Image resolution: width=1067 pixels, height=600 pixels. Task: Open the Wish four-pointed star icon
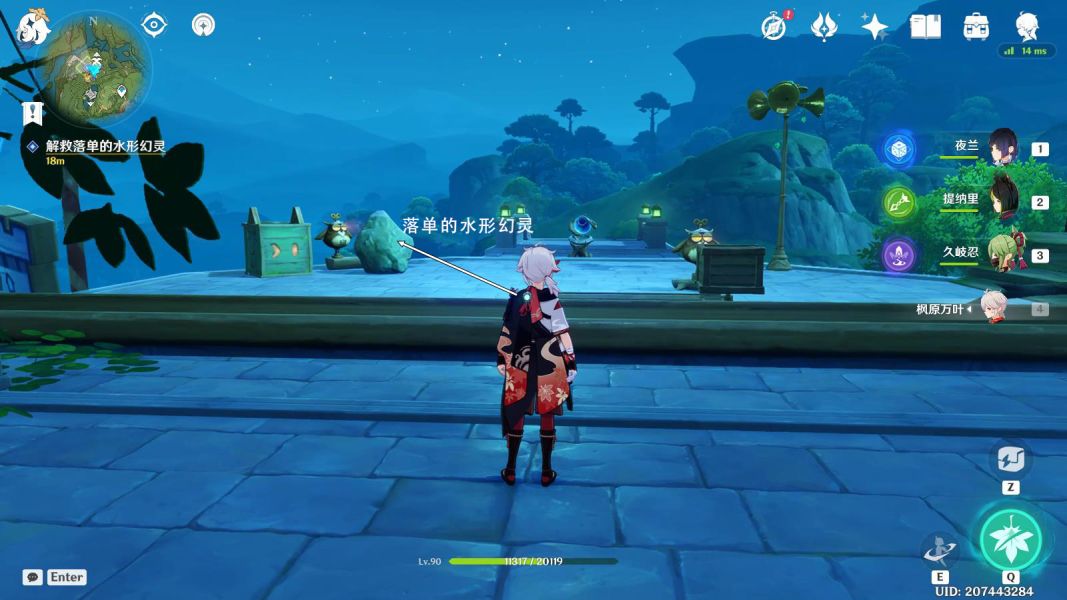[x=875, y=26]
